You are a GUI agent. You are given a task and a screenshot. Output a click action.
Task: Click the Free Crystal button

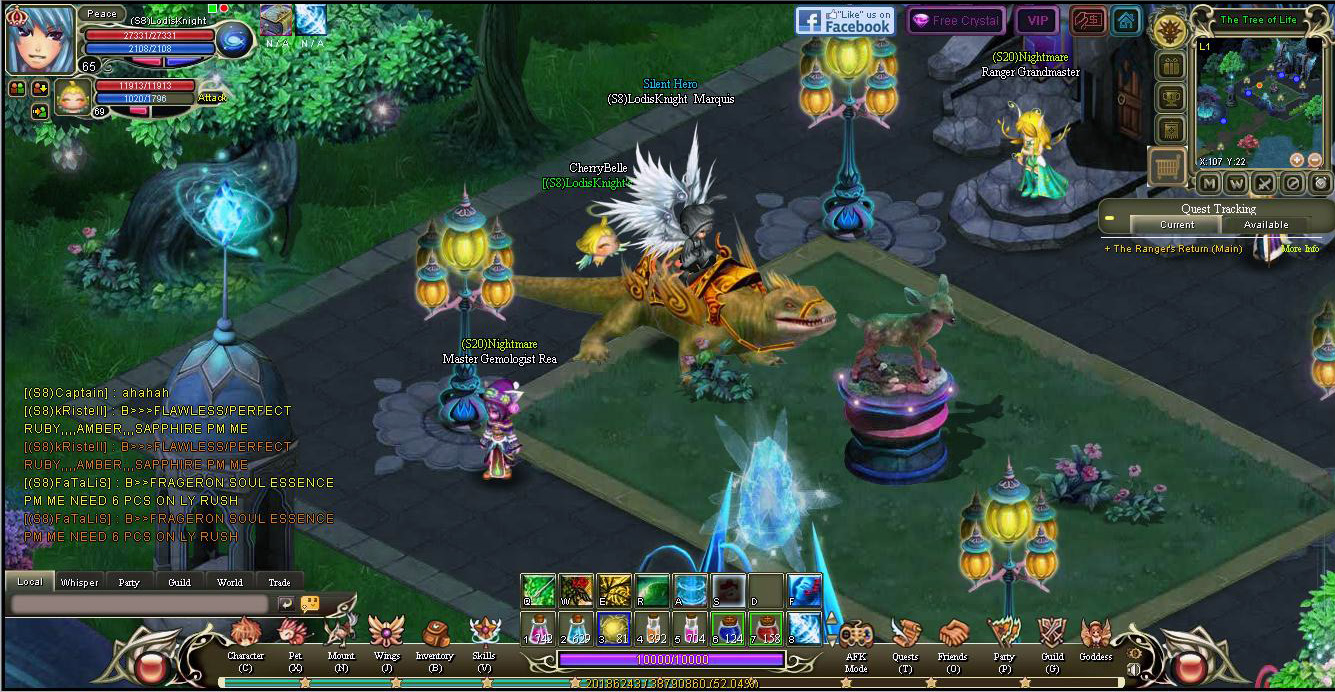(956, 21)
